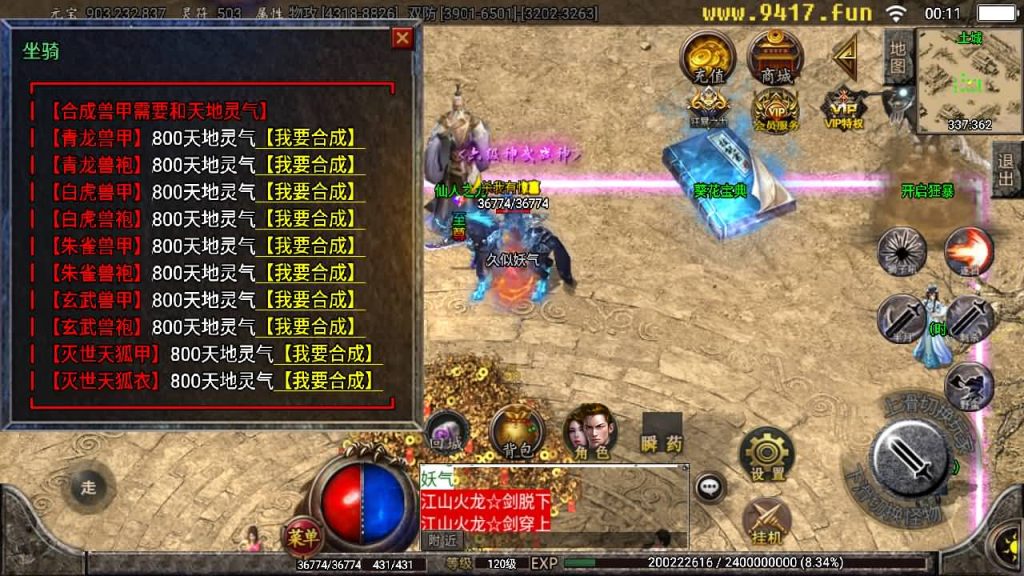Tap the 退出 exit button

pos(1006,168)
